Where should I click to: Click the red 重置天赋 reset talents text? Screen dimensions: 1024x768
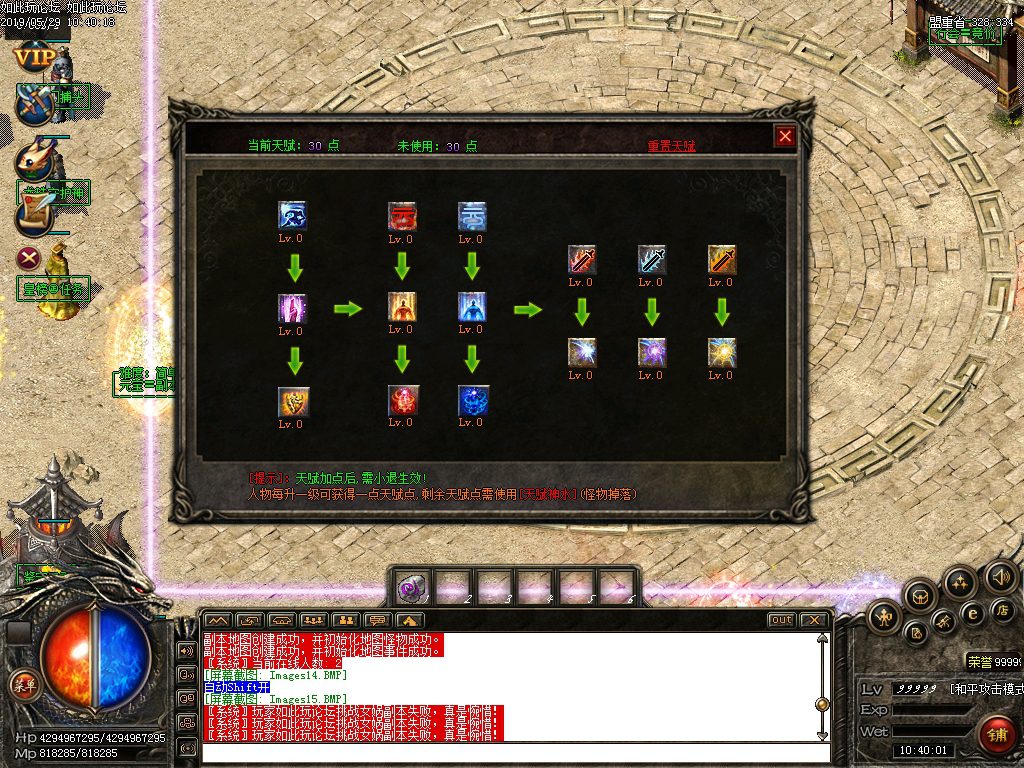click(671, 146)
